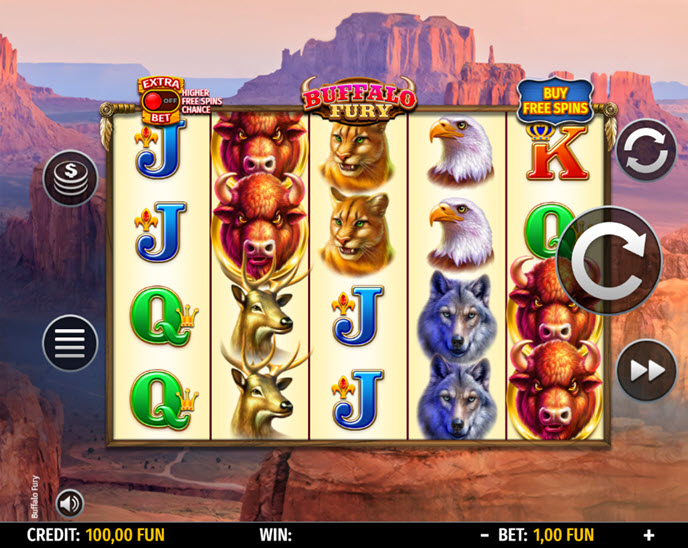Activate the turbo fast-forward button

[x=645, y=370]
